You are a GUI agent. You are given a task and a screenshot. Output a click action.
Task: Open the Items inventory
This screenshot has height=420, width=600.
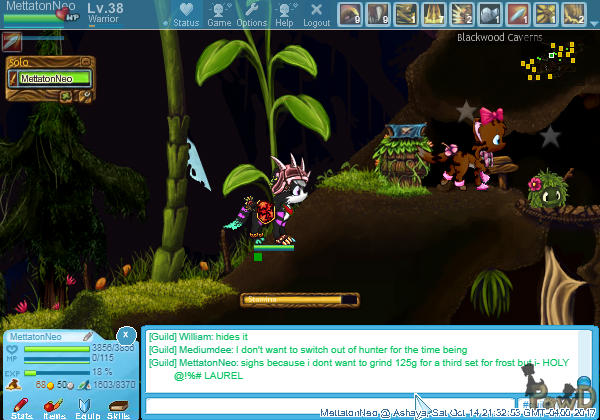pyautogui.click(x=54, y=407)
